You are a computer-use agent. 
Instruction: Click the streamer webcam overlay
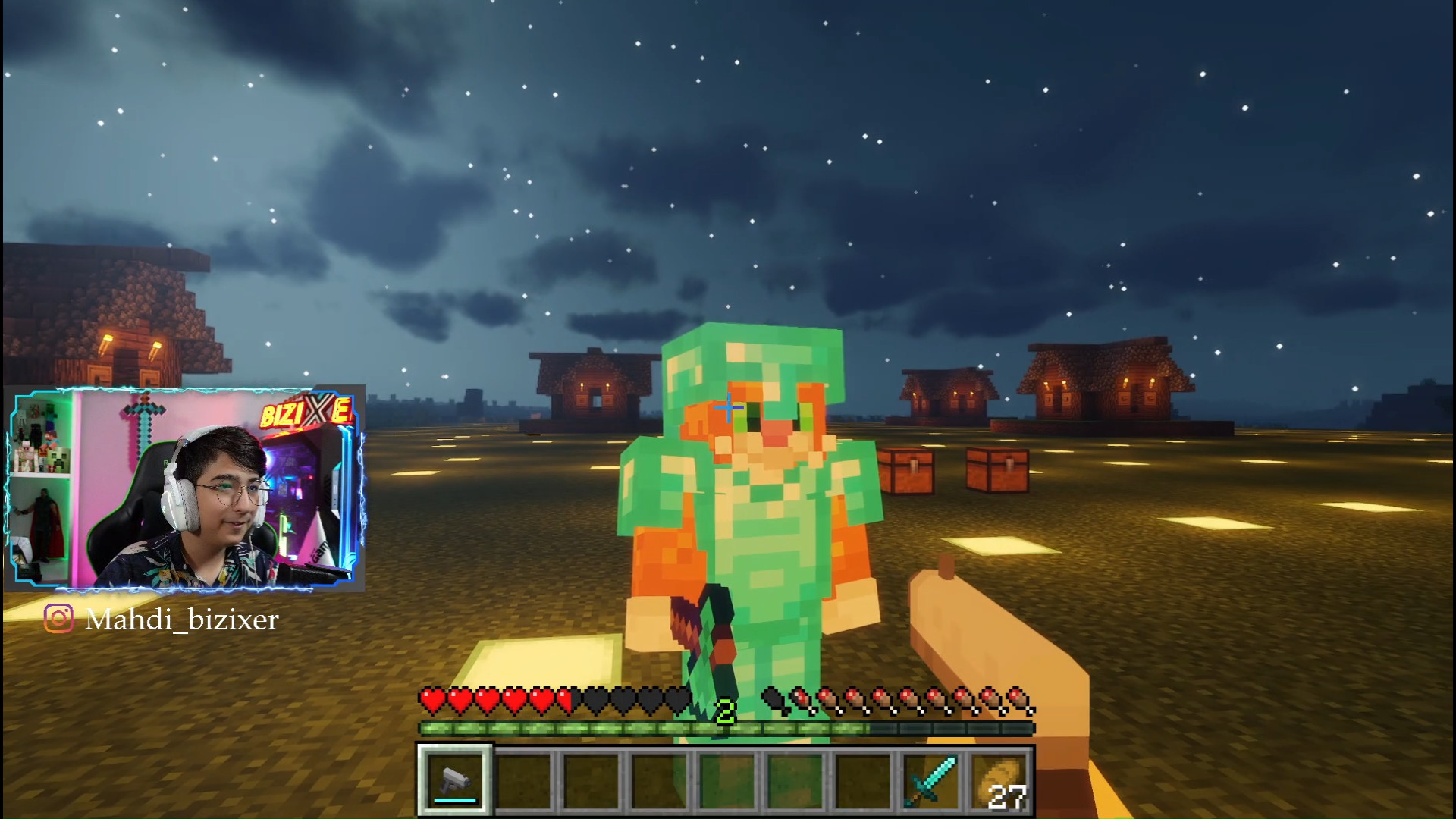pos(184,489)
